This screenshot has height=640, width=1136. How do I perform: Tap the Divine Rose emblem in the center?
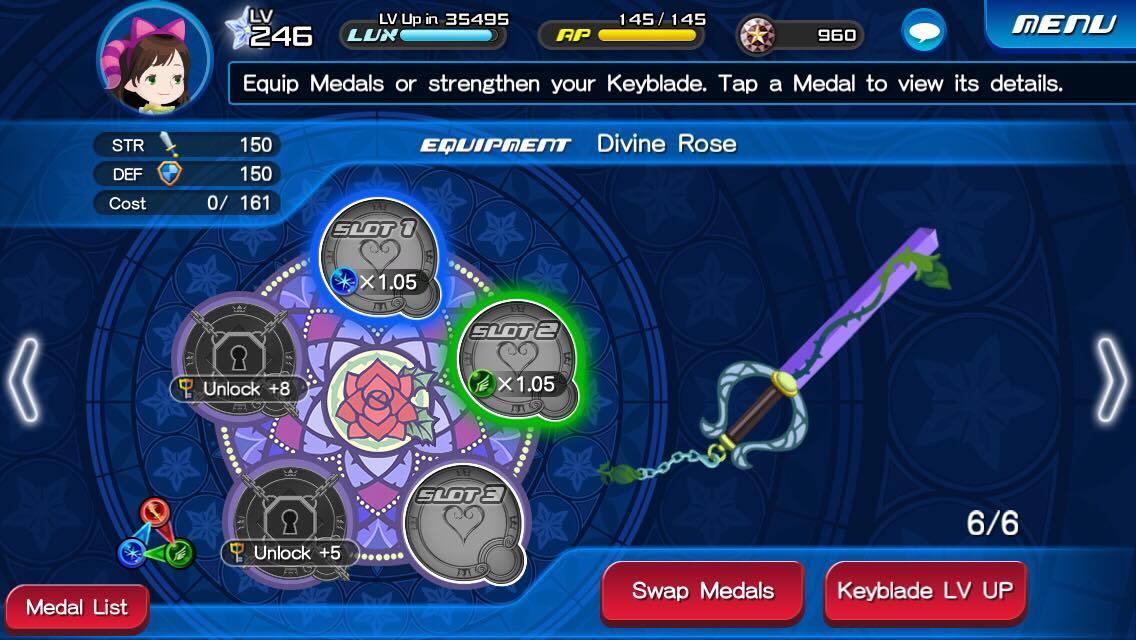tap(378, 398)
